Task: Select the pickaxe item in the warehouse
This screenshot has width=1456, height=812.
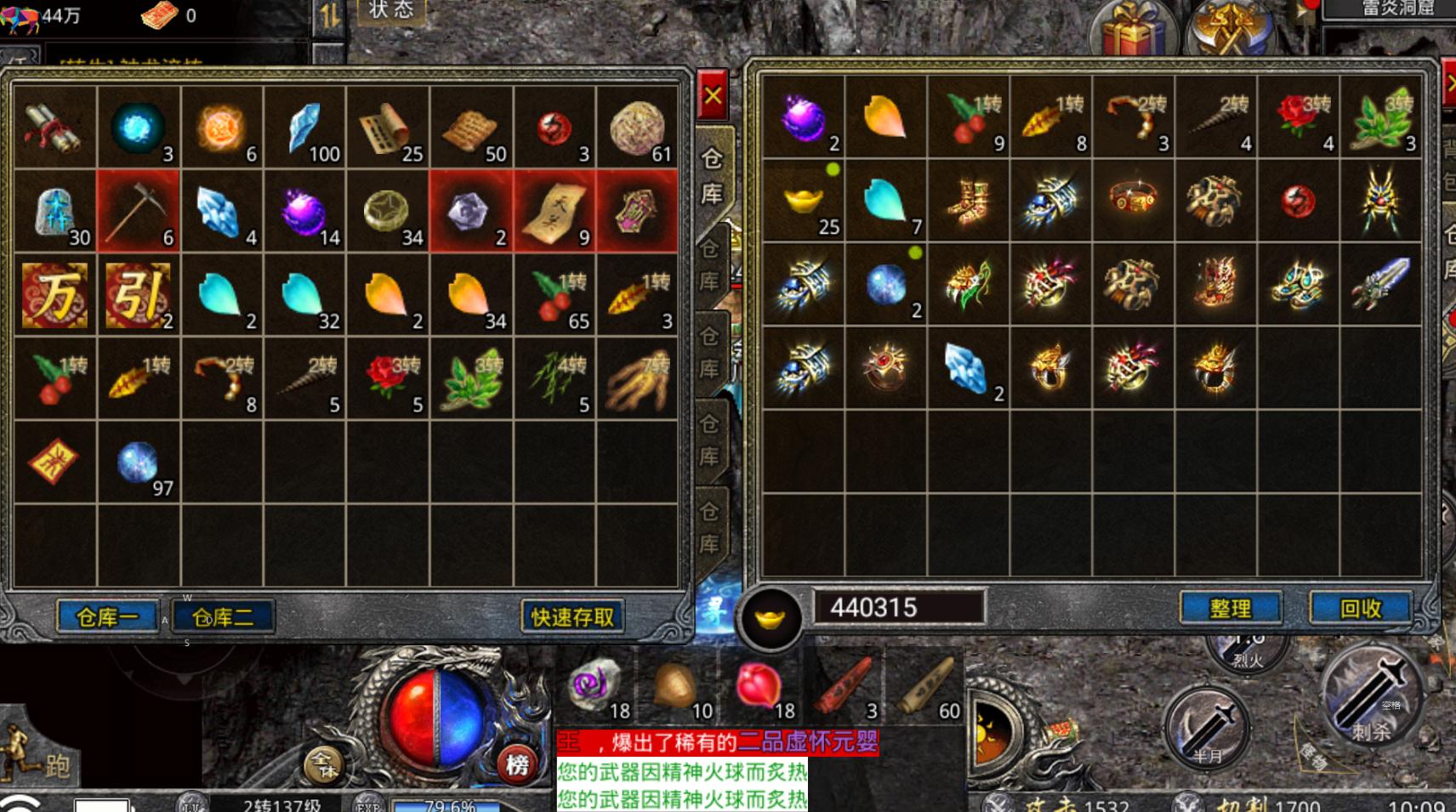Action: click(139, 210)
